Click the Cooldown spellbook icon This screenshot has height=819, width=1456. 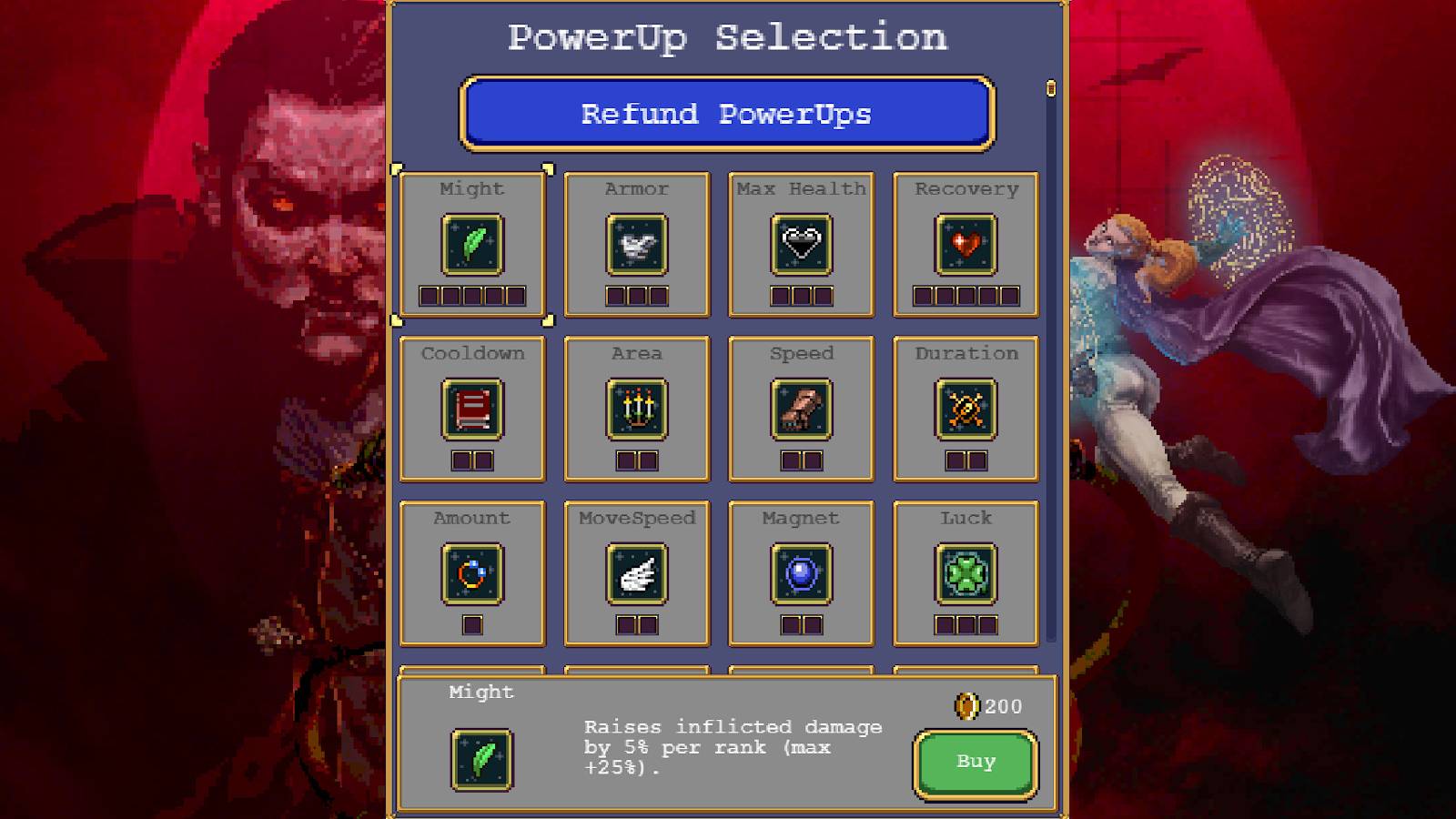(x=472, y=409)
